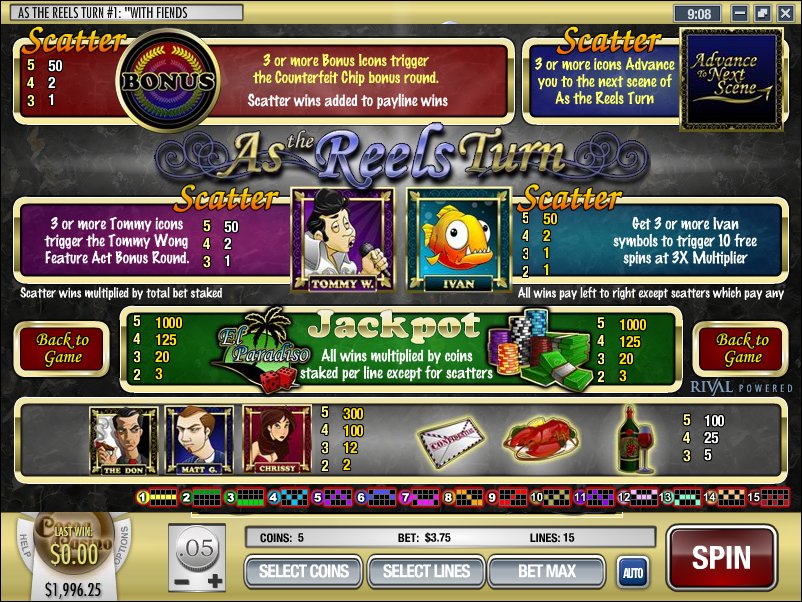This screenshot has height=602, width=802.
Task: Decrease coin value with the minus button
Action: point(181,581)
